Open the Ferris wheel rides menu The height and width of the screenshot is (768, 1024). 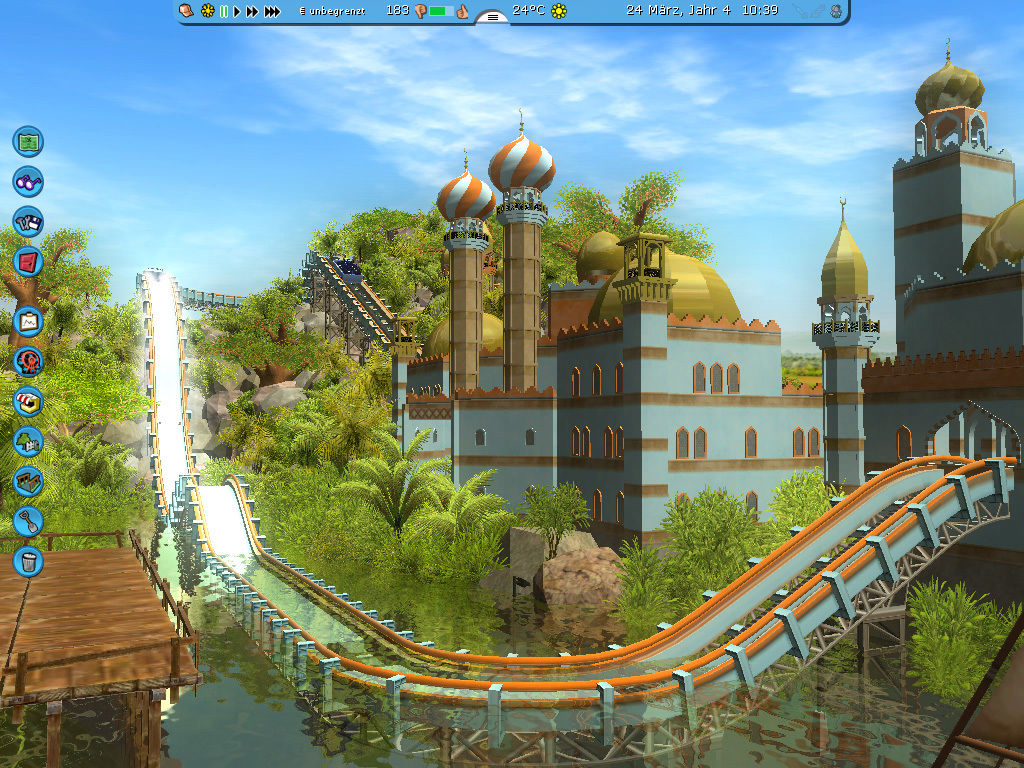coord(28,361)
